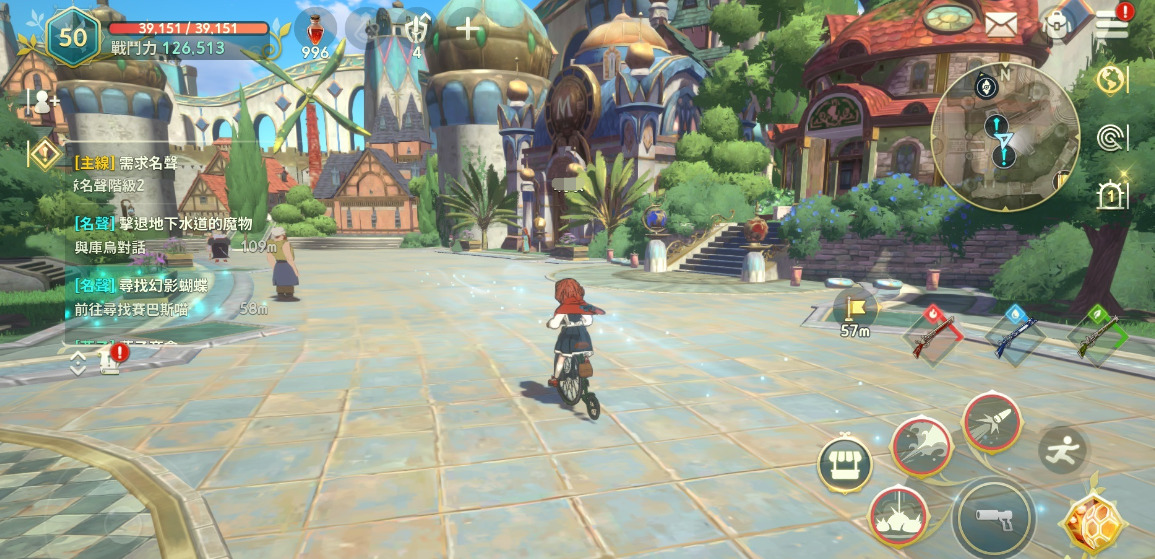The image size is (1155, 559).
Task: Use the red health potion
Action: pyautogui.click(x=315, y=30)
